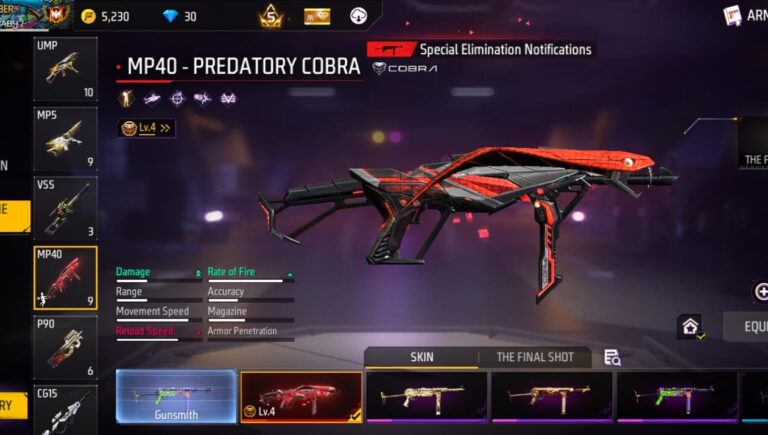Viewport: 768px width, 435px height.
Task: Open the Gunsmith skin tile
Action: point(176,396)
